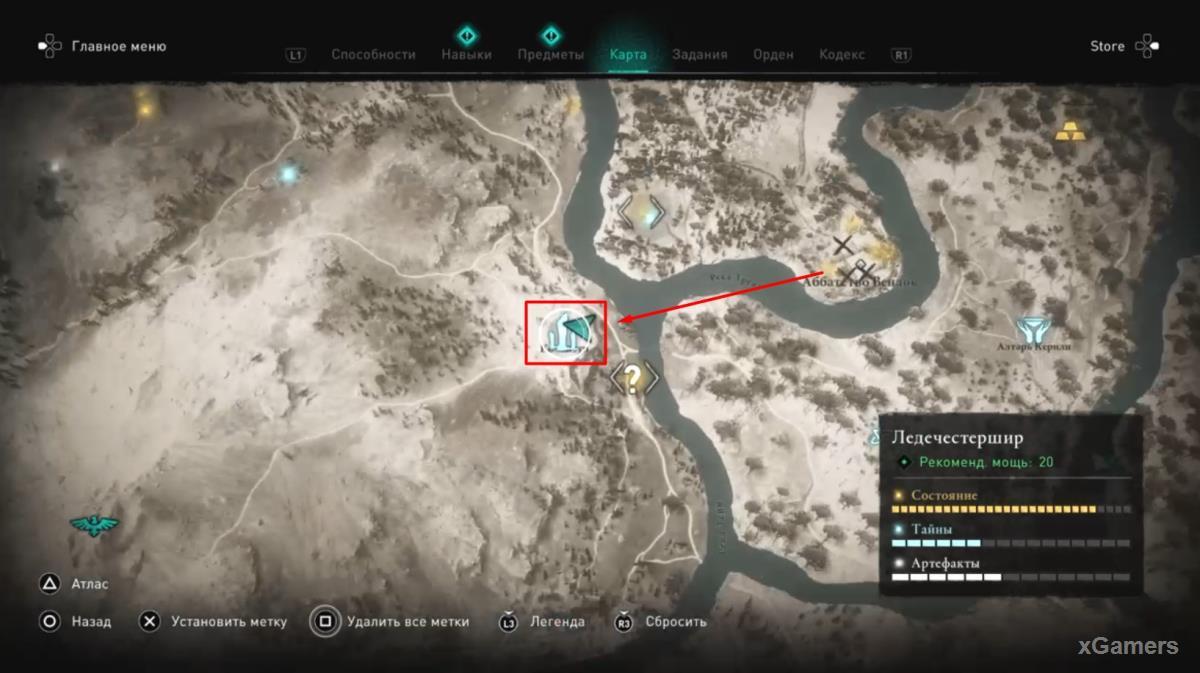1200x673 pixels.
Task: Click the active Карта tab
Action: point(628,55)
